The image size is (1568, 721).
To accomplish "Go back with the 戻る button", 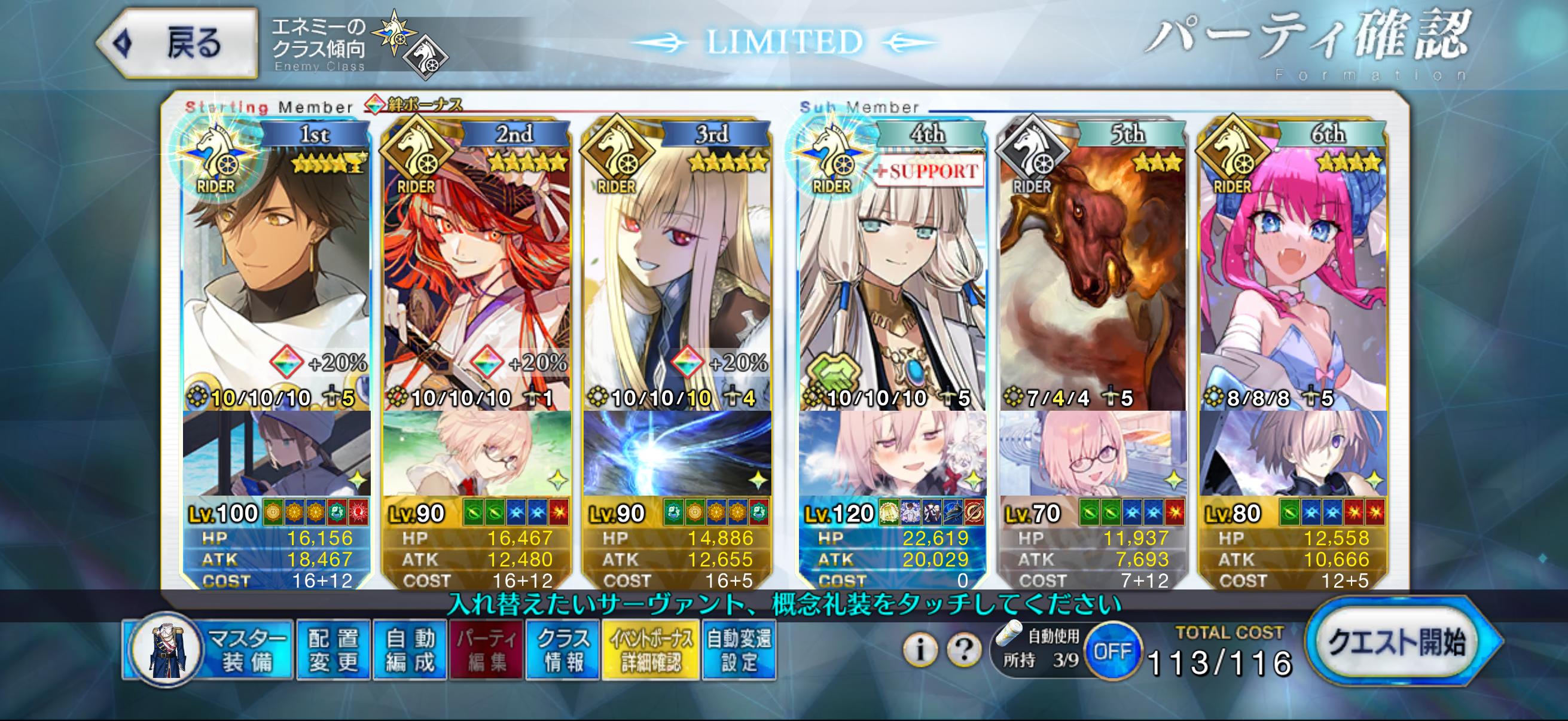I will coord(178,44).
